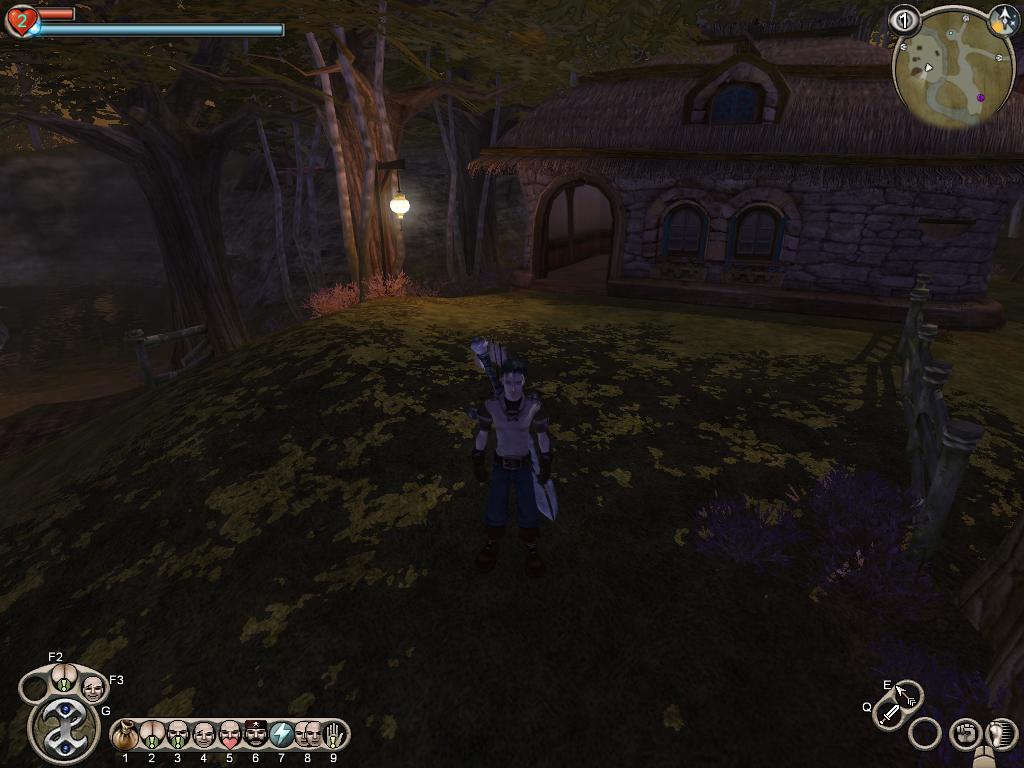Toggle the footprint sneak icon

click(x=1001, y=734)
